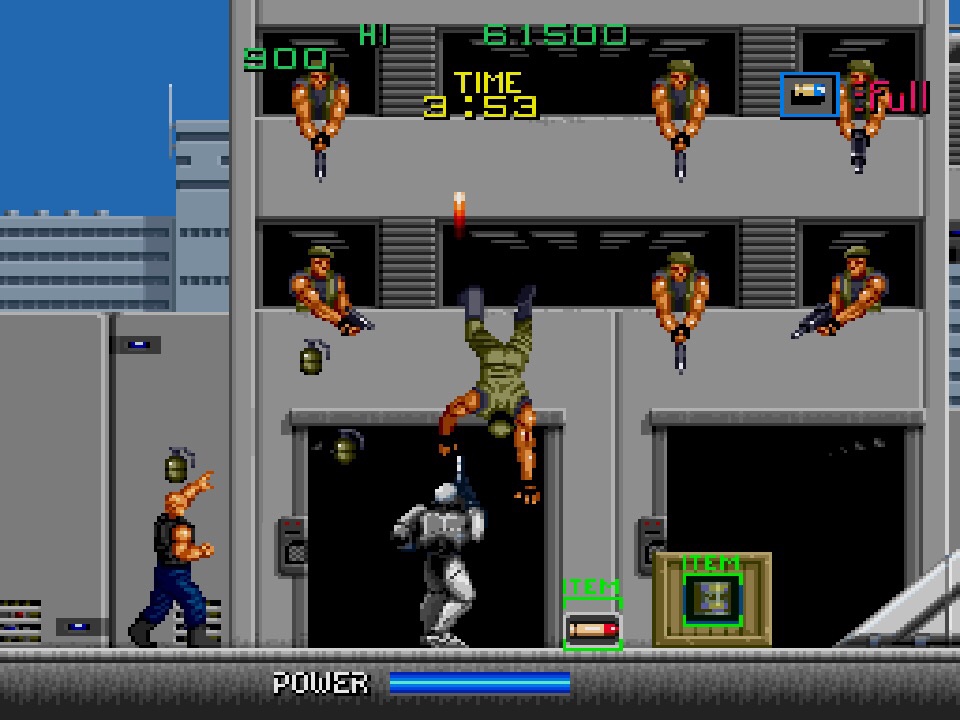Select the ammo weapon icon beside Full
The height and width of the screenshot is (720, 960).
click(x=809, y=95)
